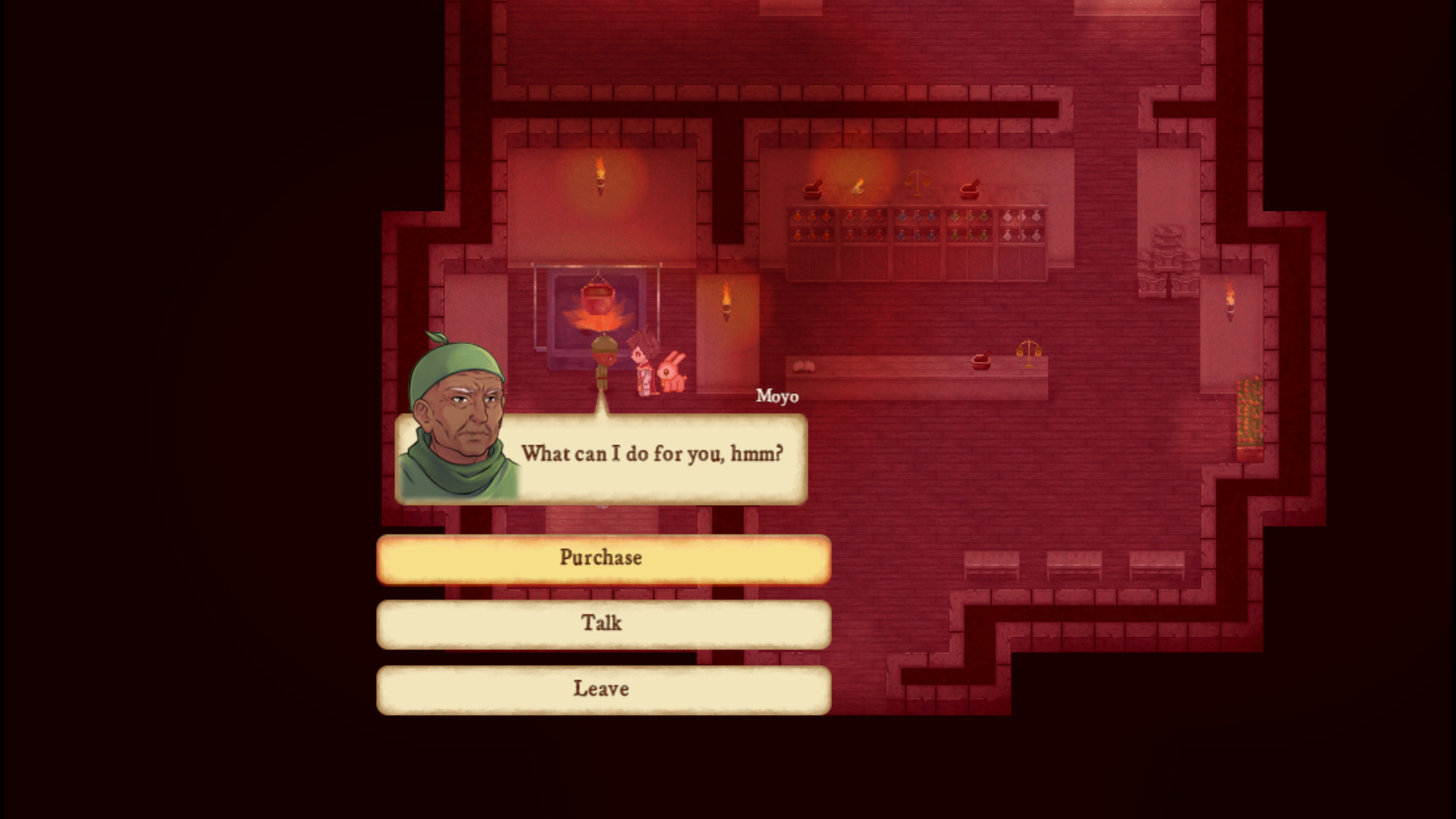Select the Purchase option
This screenshot has height=819, width=1456.
(x=602, y=557)
